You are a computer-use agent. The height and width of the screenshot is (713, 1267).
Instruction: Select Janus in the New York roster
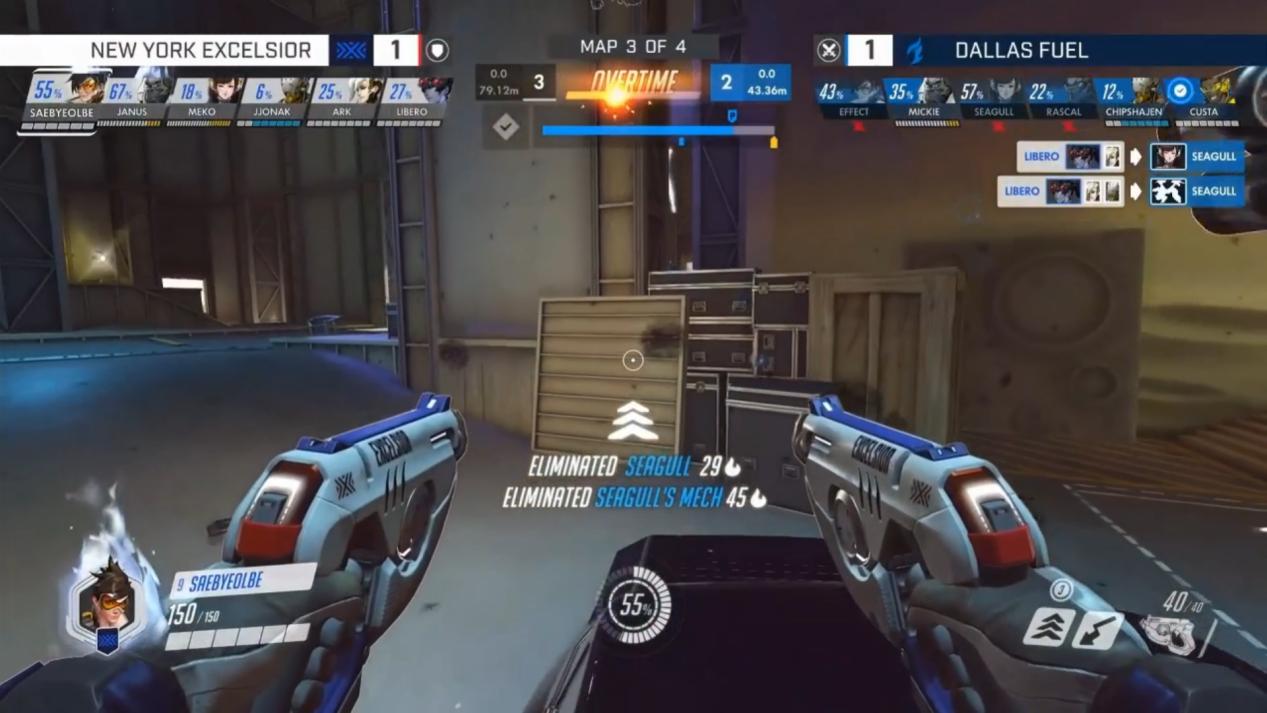133,98
